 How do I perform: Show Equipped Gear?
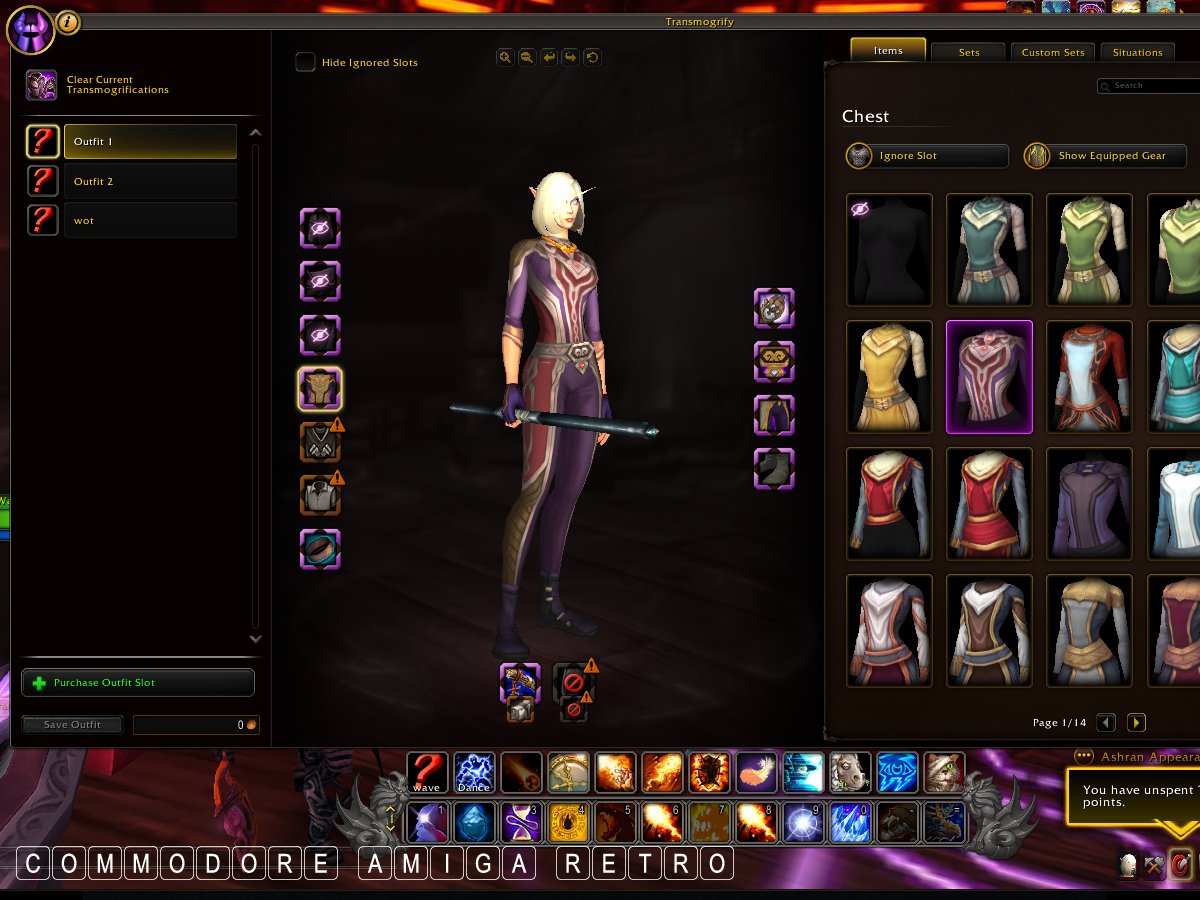[1105, 156]
